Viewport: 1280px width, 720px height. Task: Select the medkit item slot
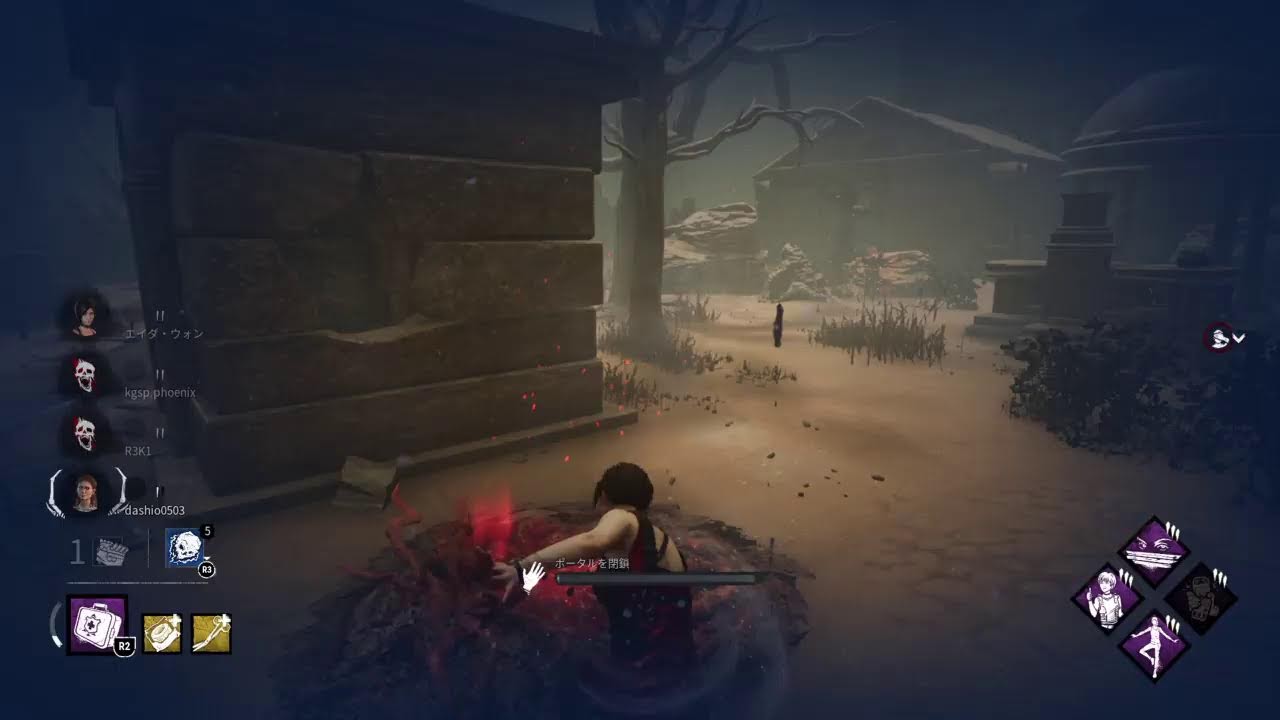coord(97,625)
